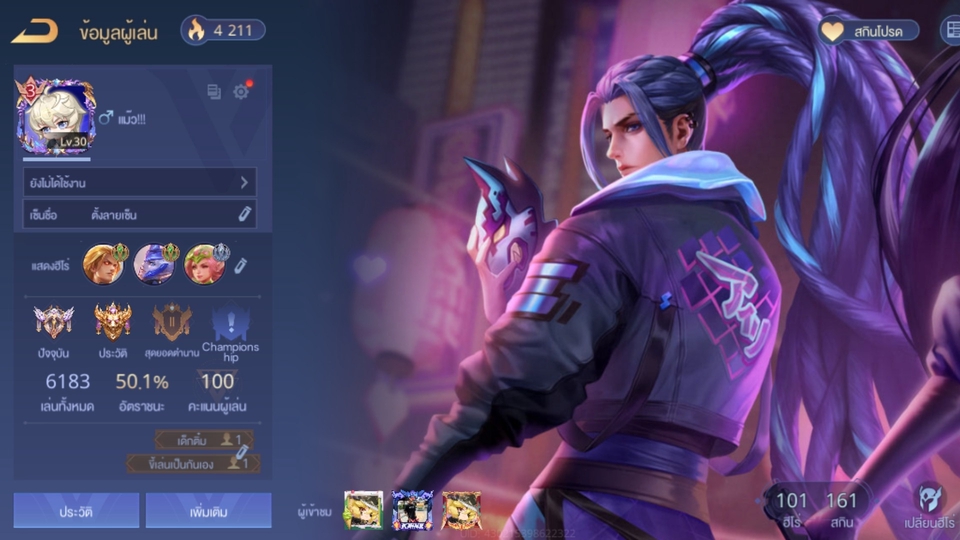This screenshot has height=540, width=960.
Task: Go back using the arrow button
Action: point(34,31)
